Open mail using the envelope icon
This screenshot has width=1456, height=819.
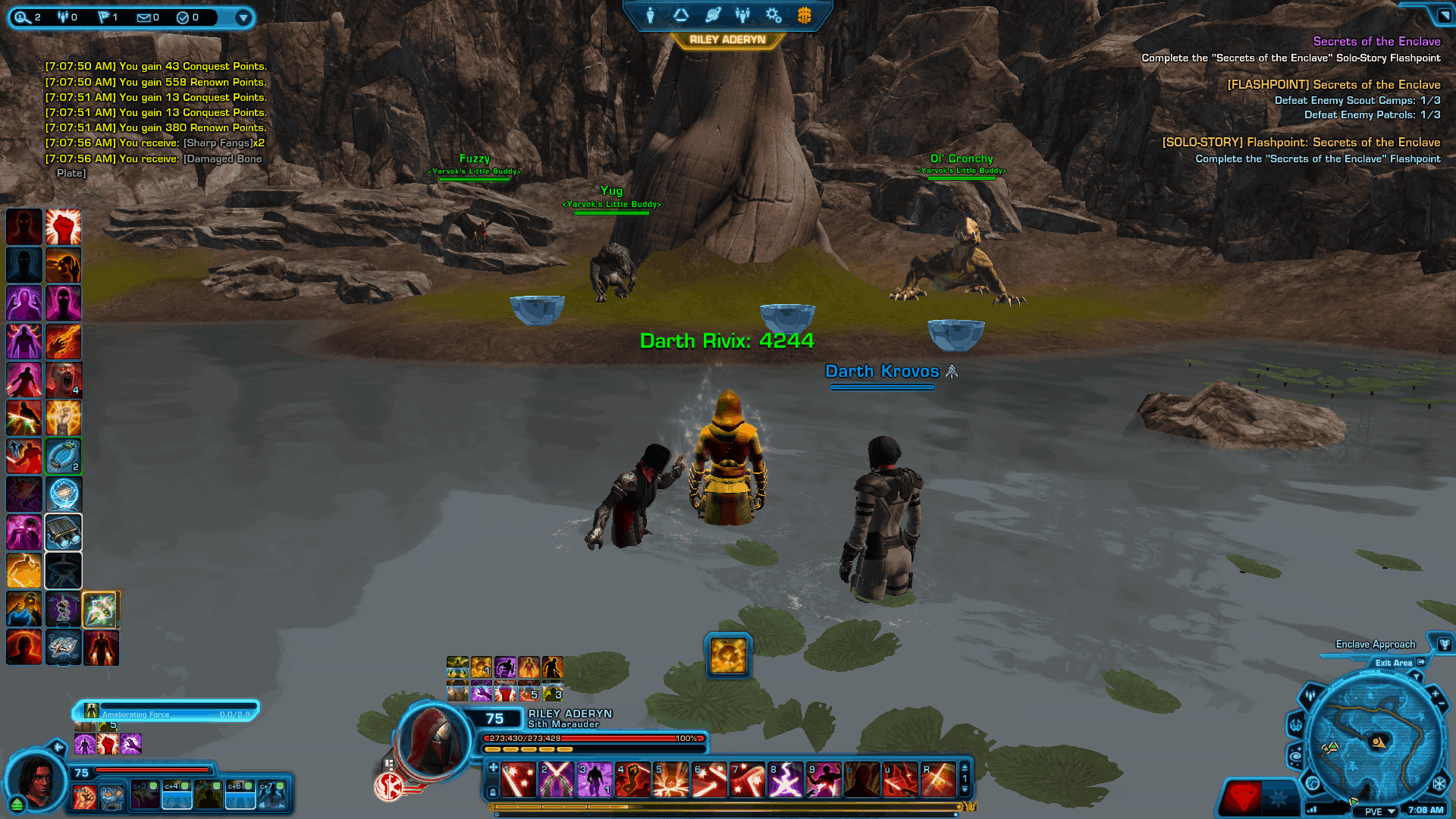(144, 17)
